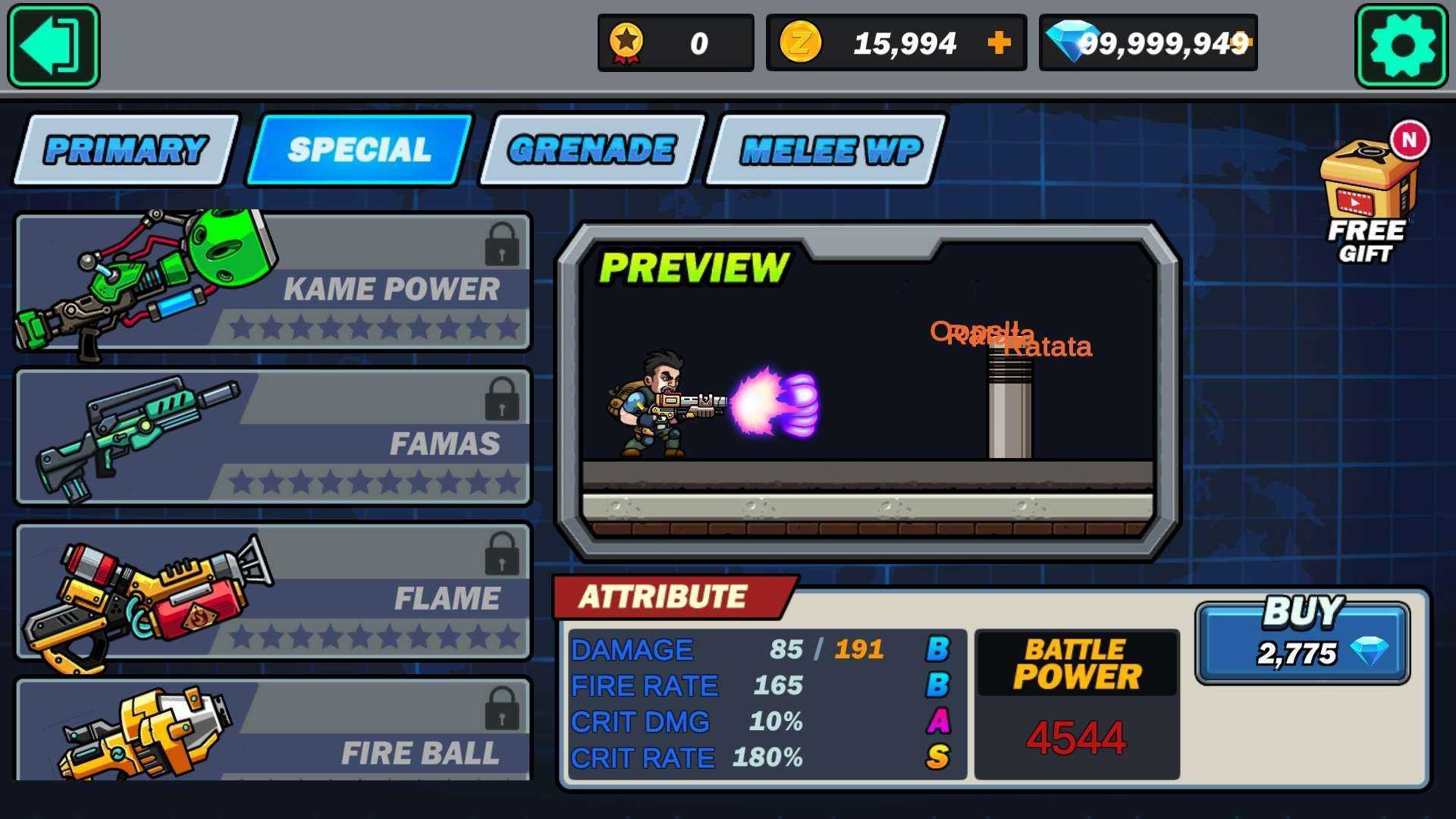This screenshot has height=819, width=1456.
Task: Add more gold coins with plus button
Action: coord(999,42)
